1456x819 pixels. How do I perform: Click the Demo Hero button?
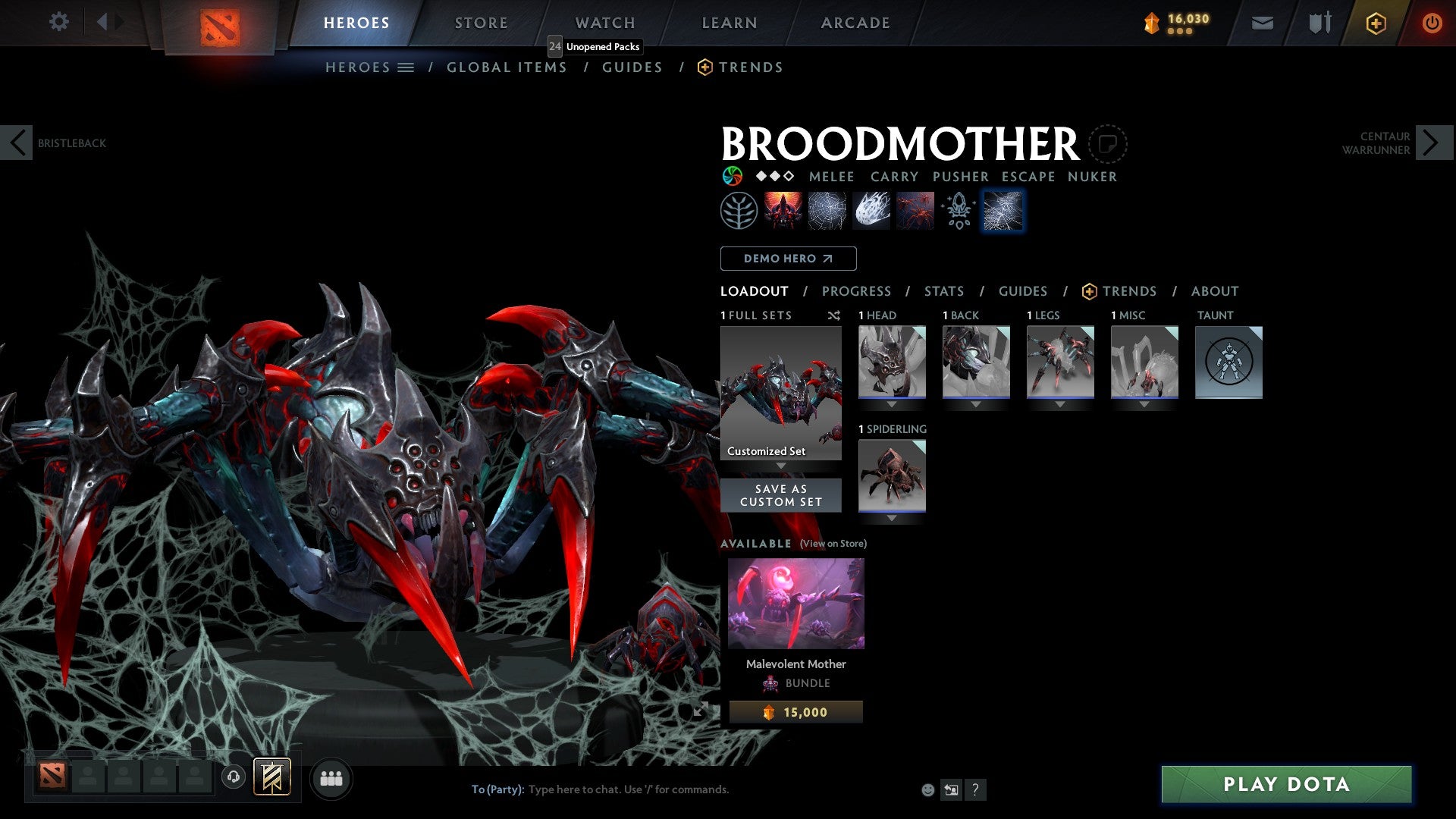point(787,258)
